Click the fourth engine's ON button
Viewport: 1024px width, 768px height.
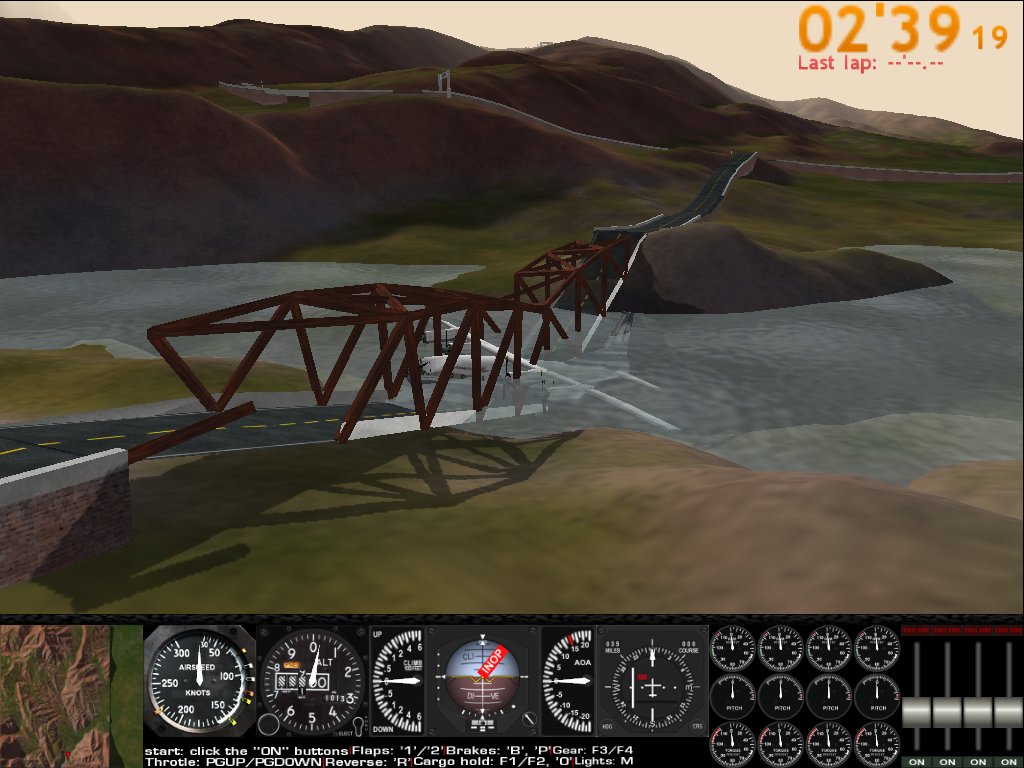point(1008,762)
